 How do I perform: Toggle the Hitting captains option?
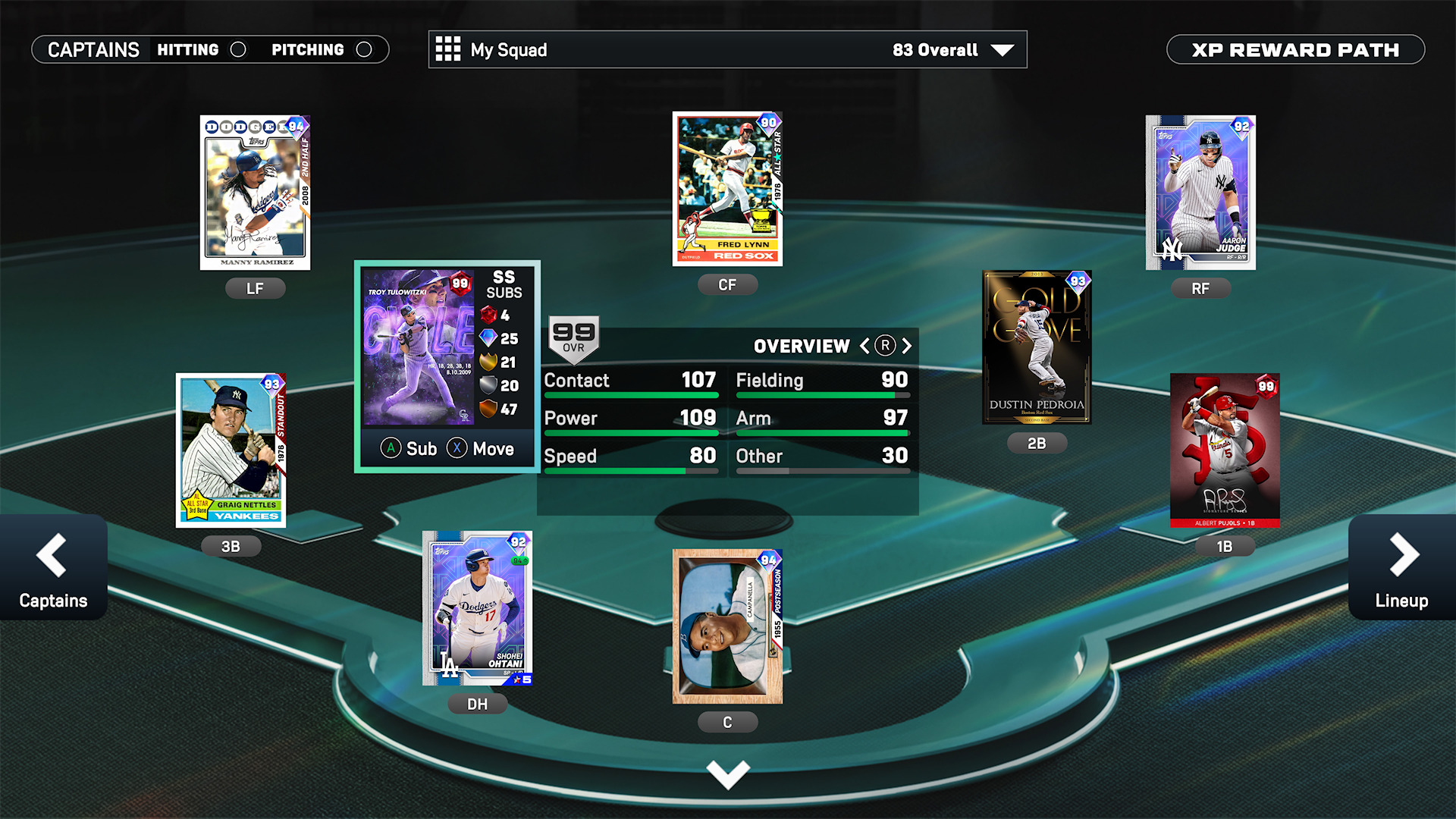click(237, 50)
